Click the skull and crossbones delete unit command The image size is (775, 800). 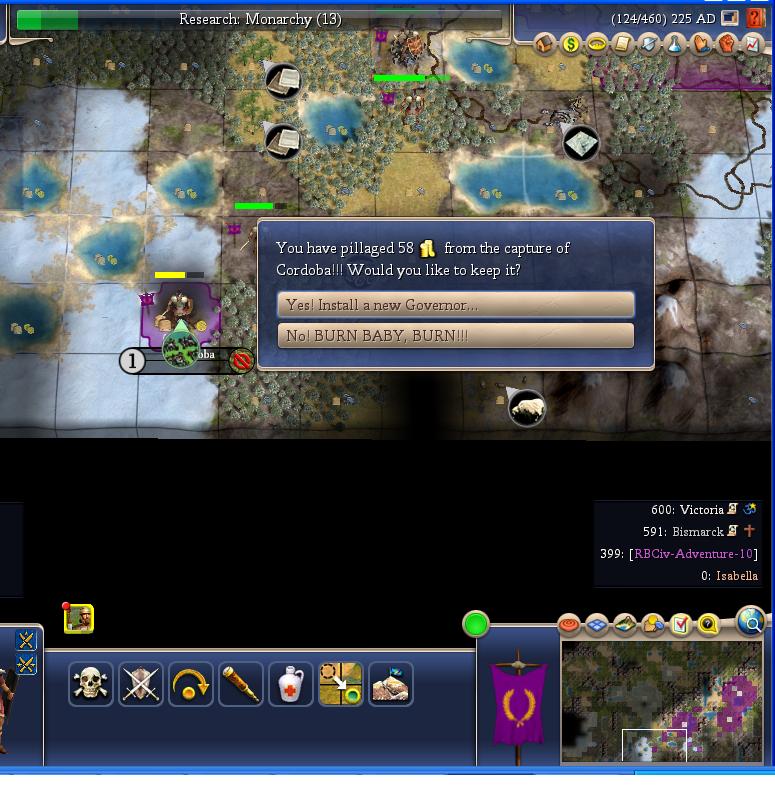point(91,684)
